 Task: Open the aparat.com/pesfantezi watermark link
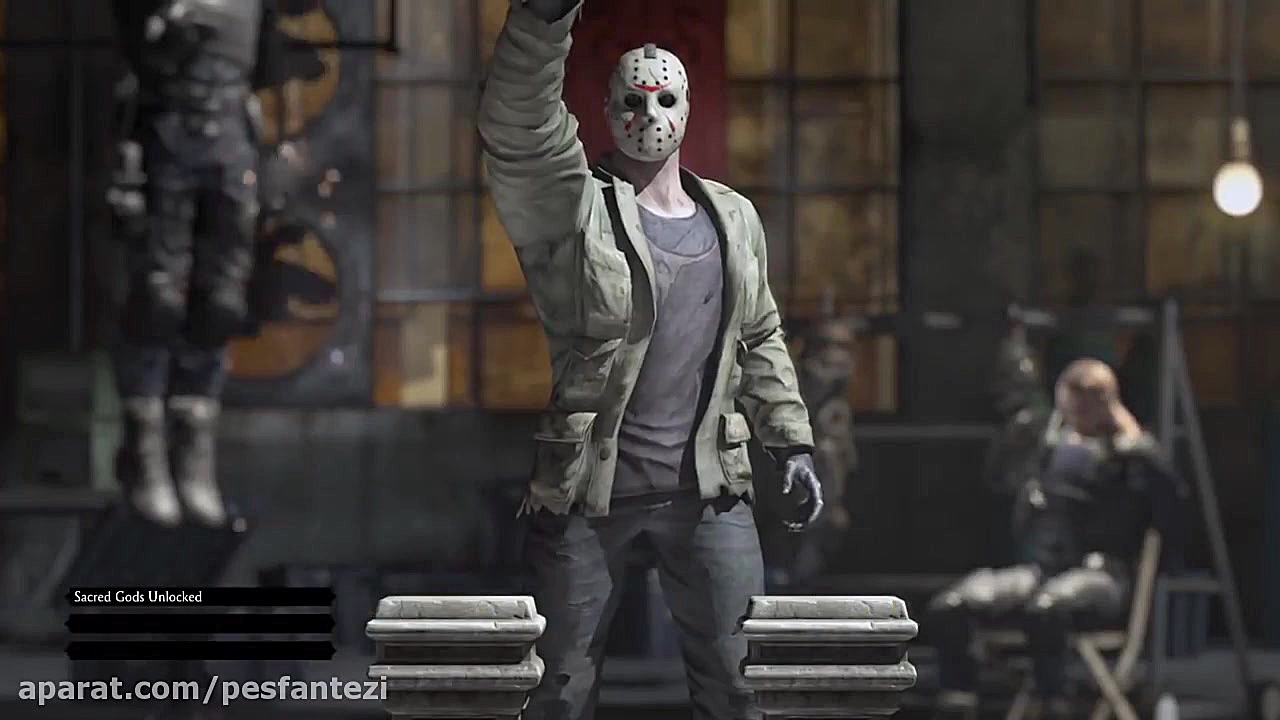tap(200, 688)
